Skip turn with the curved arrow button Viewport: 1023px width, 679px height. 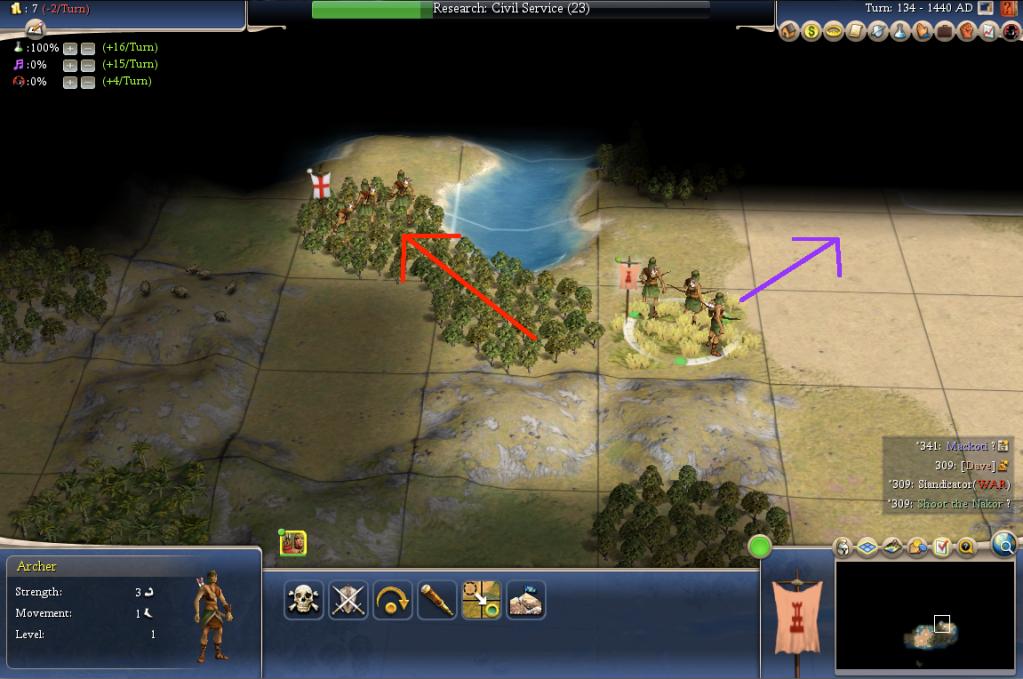point(393,599)
